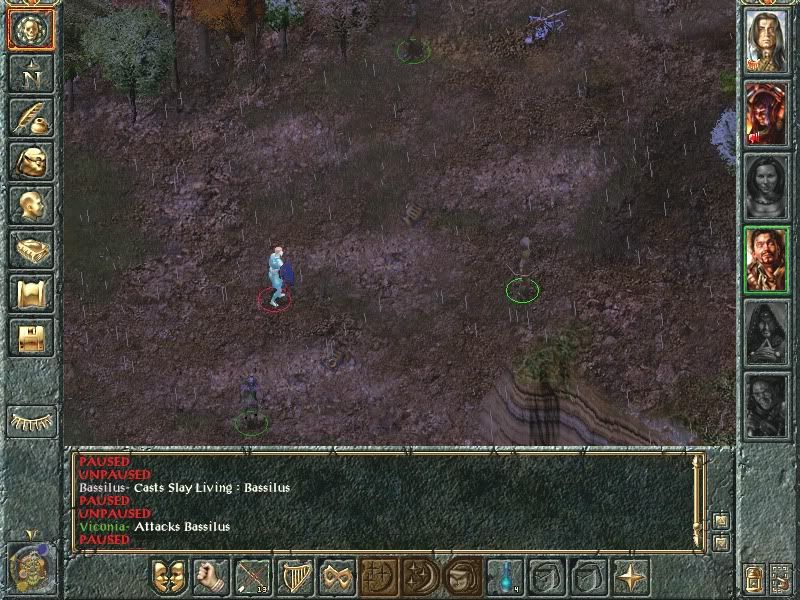Screen dimensions: 800x600
Task: Open the character record bald head button
Action: pos(30,205)
